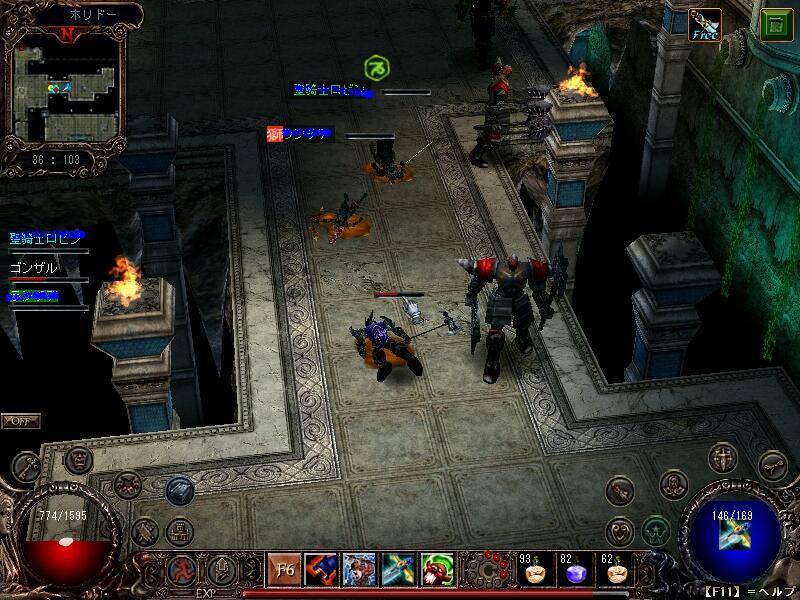Select party member ゴンザル in the list

point(33,267)
